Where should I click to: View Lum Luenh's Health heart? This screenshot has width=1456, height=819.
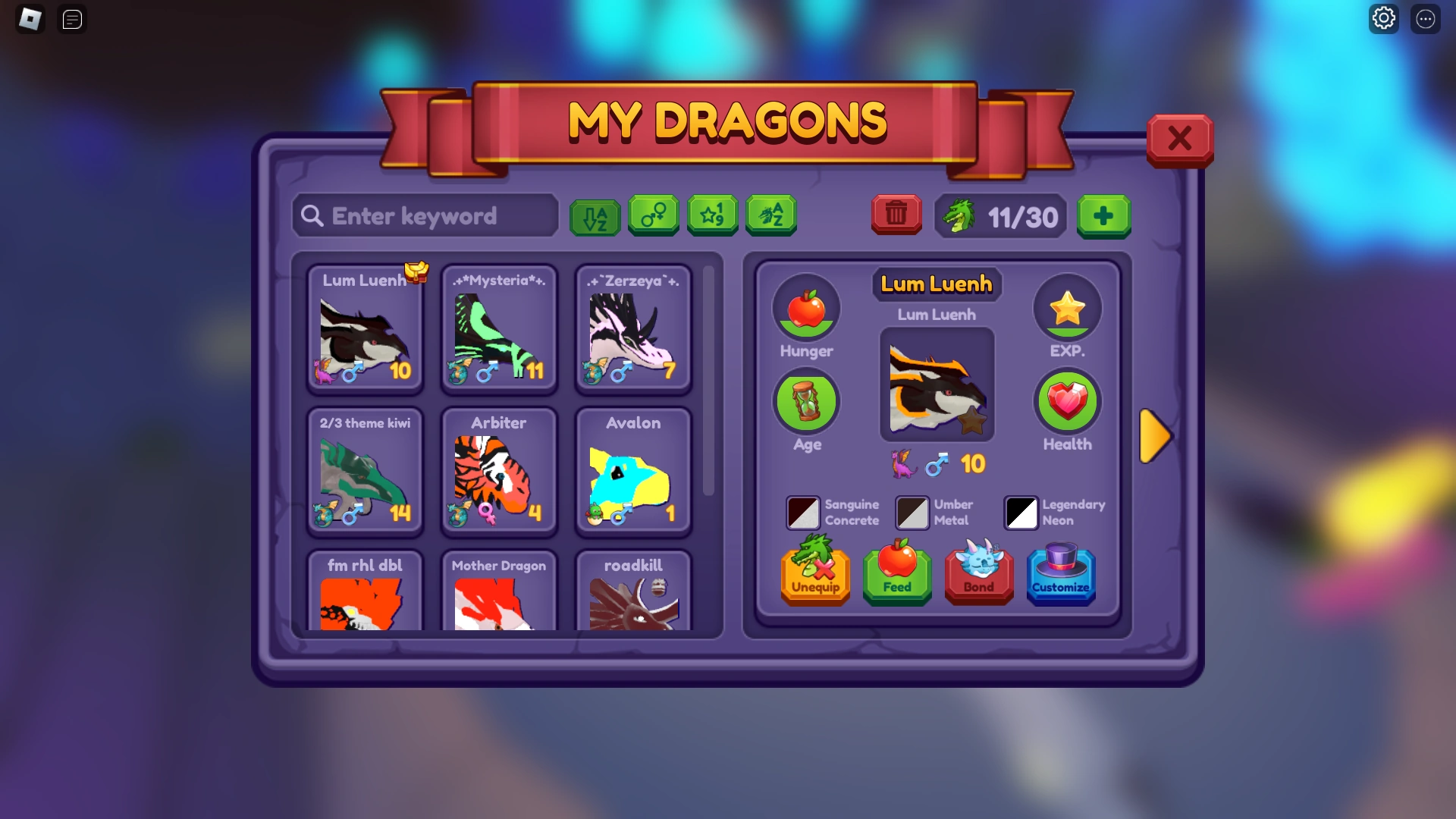click(x=1067, y=401)
